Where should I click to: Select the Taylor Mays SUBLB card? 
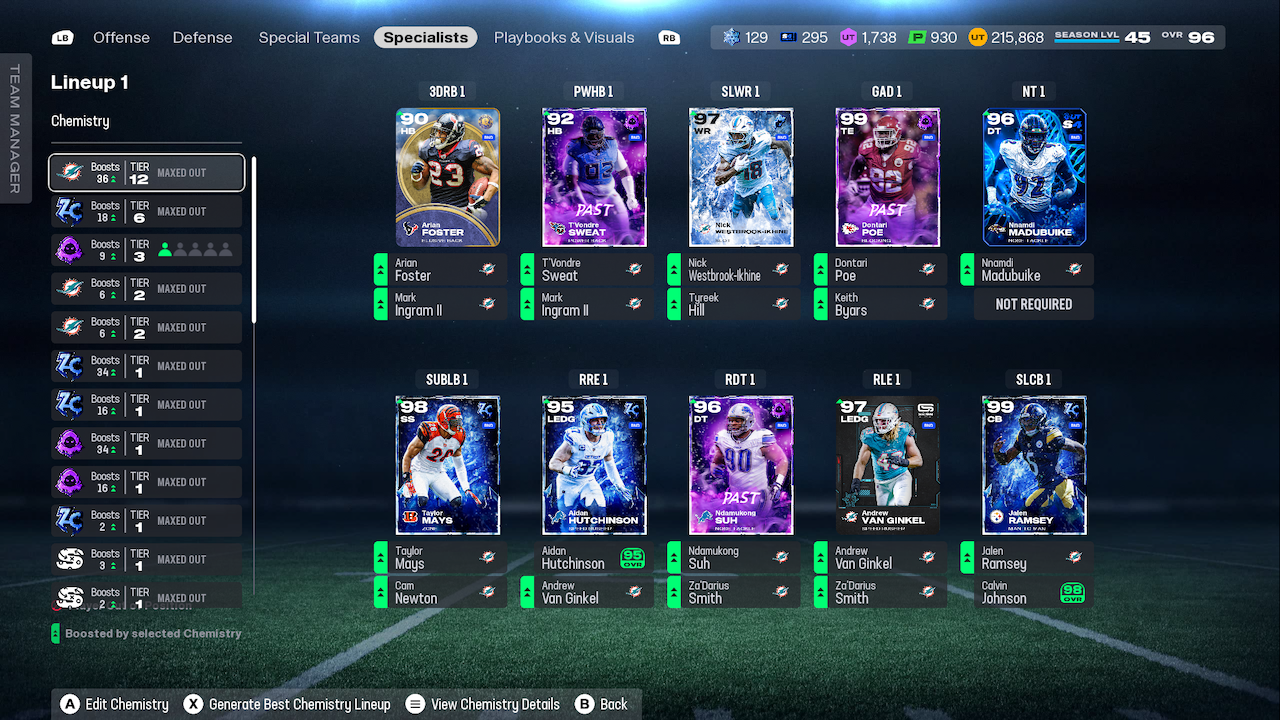click(447, 465)
